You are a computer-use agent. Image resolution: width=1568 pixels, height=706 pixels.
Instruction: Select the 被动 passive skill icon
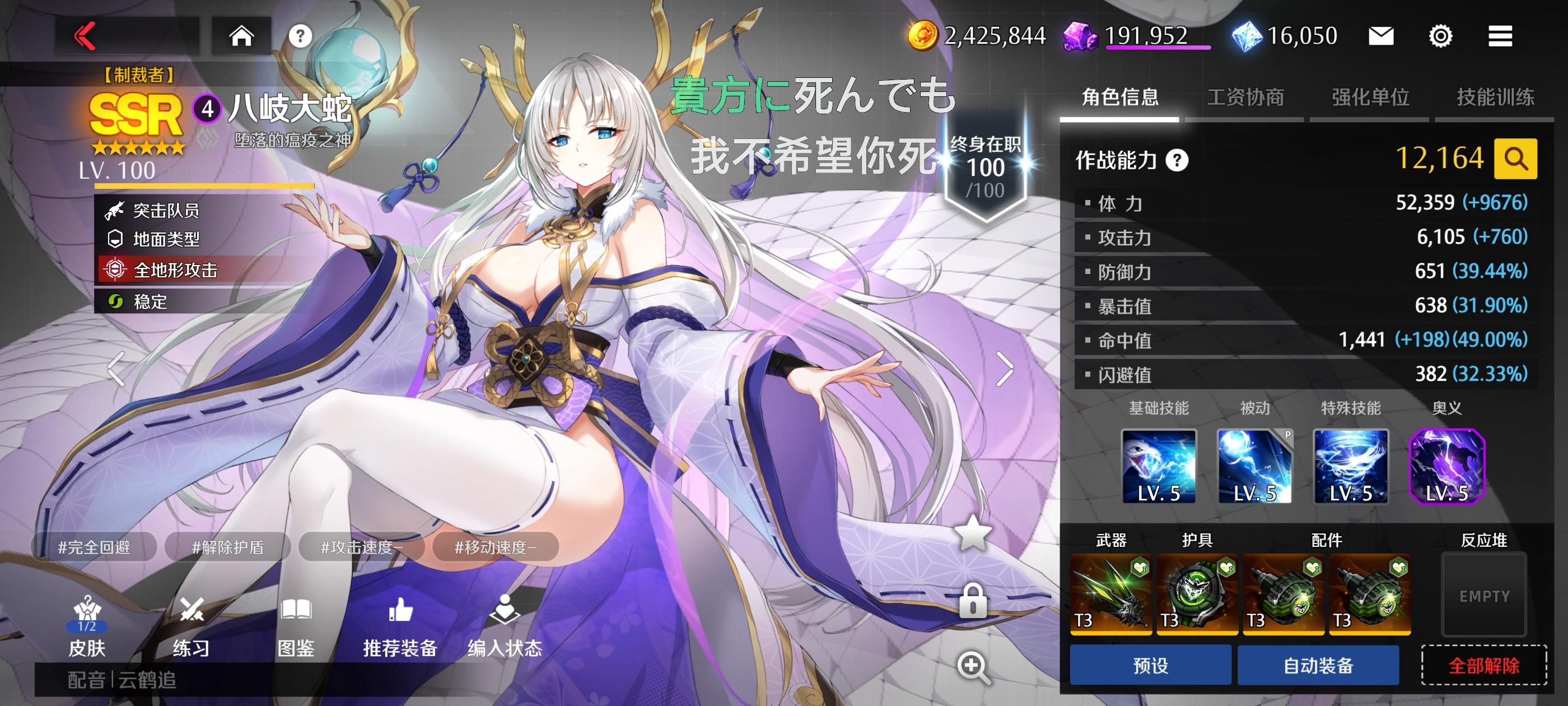pos(1255,468)
